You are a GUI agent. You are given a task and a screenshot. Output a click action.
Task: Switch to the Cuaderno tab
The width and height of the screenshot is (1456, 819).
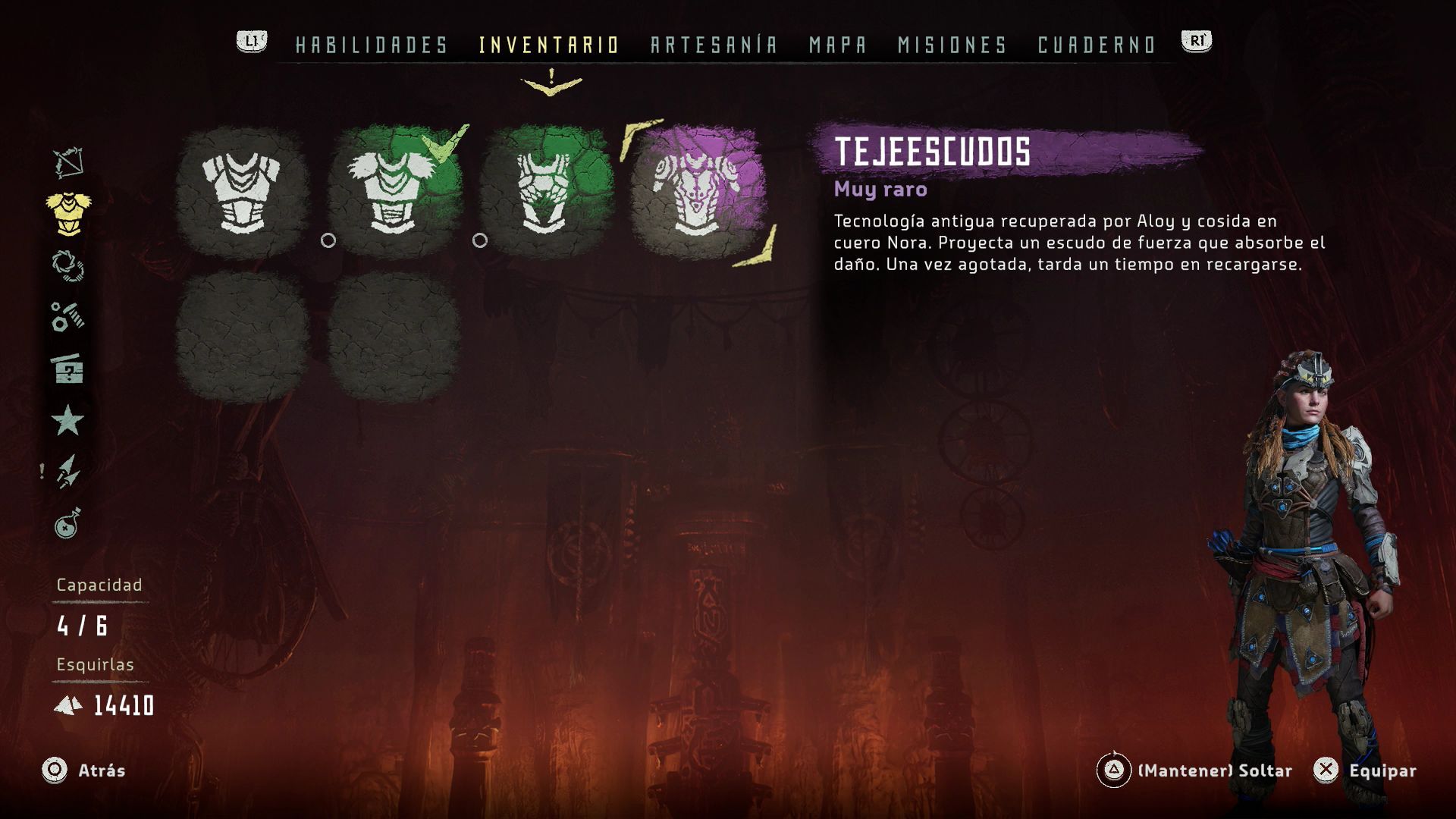pyautogui.click(x=1096, y=45)
